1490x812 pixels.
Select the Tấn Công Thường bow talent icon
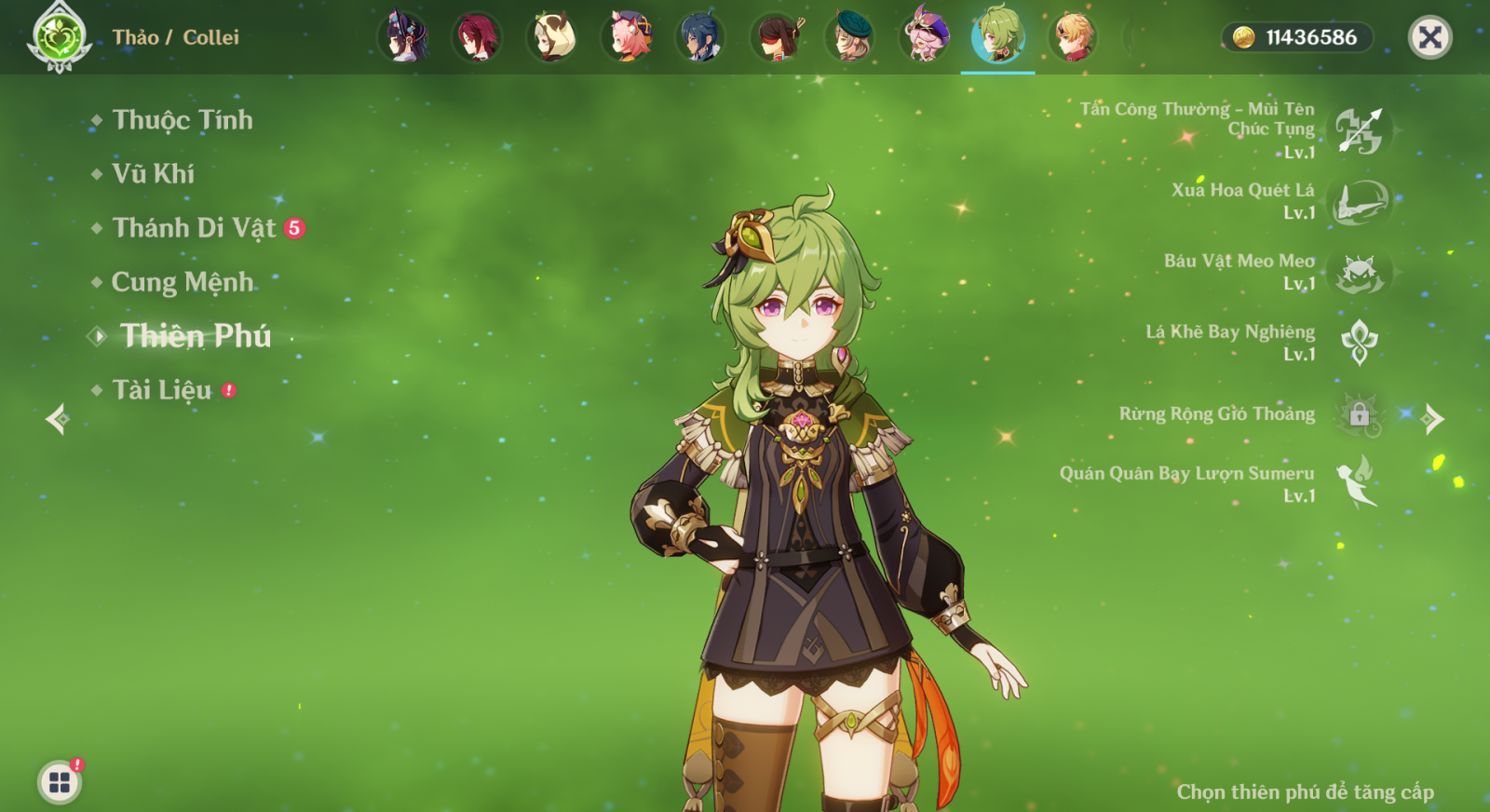click(x=1359, y=130)
